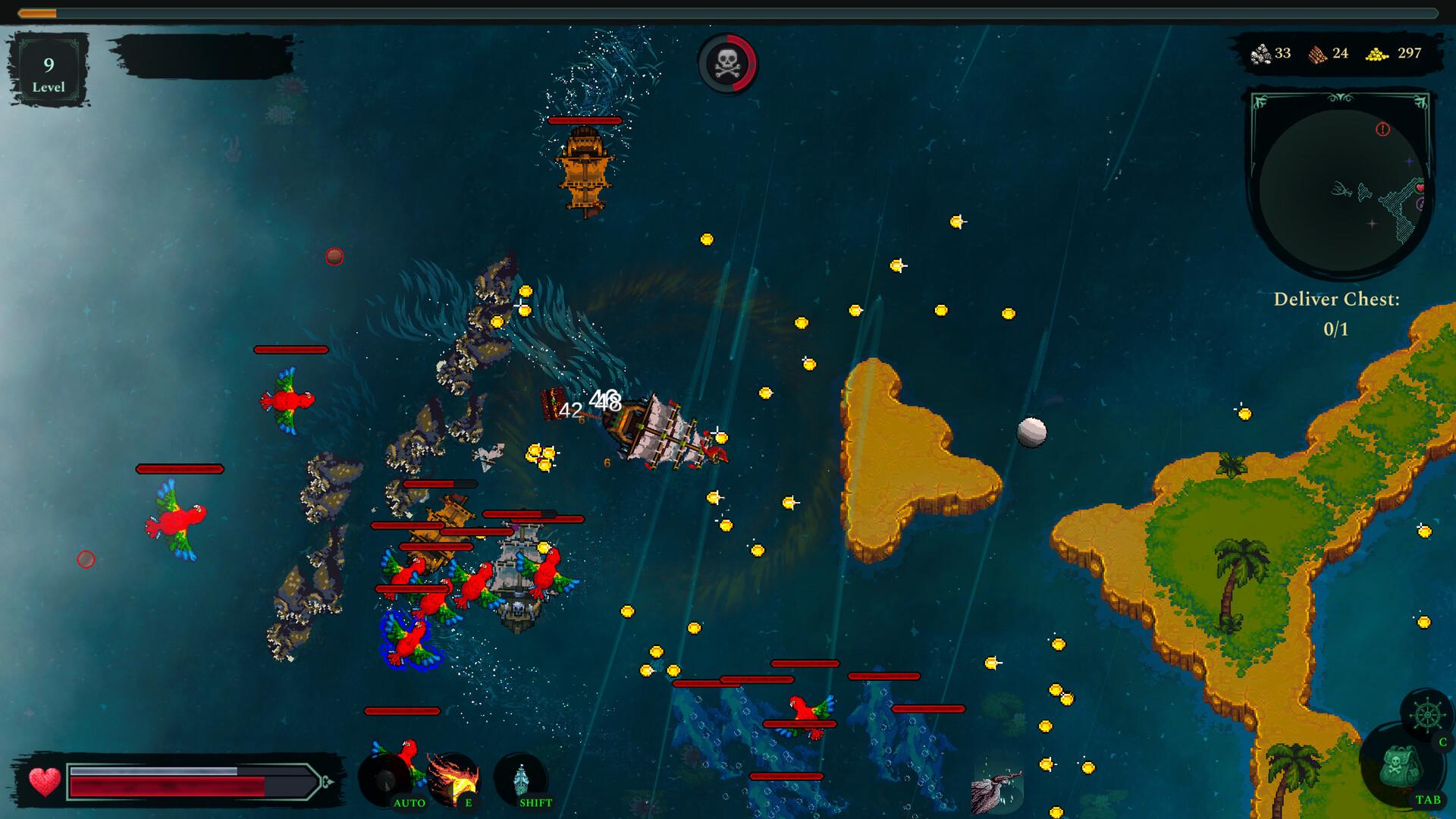
Task: Click the gold coins counter showing 297
Action: tap(1407, 54)
